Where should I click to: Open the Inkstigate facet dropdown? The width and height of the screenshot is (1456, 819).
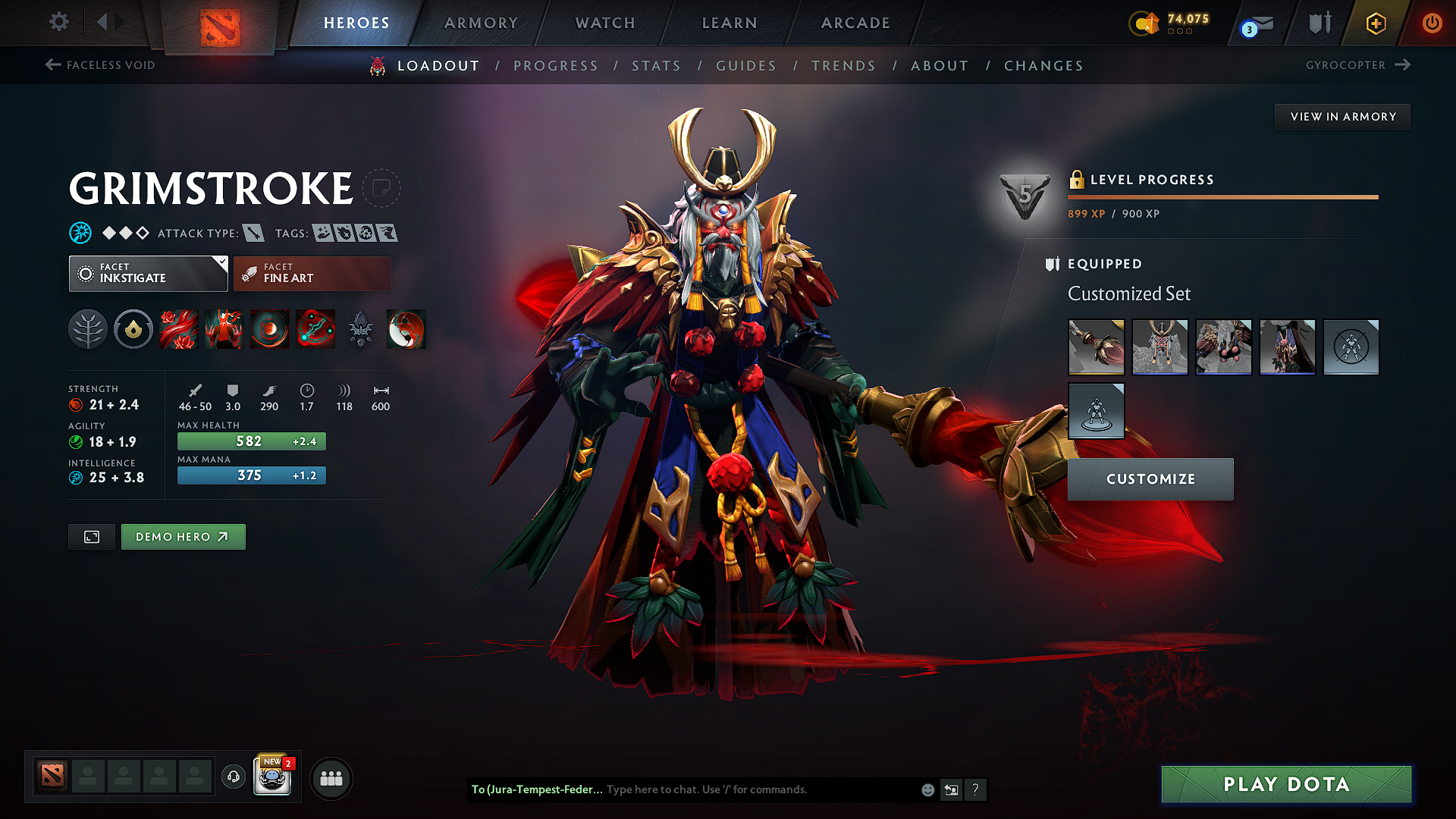pos(148,273)
